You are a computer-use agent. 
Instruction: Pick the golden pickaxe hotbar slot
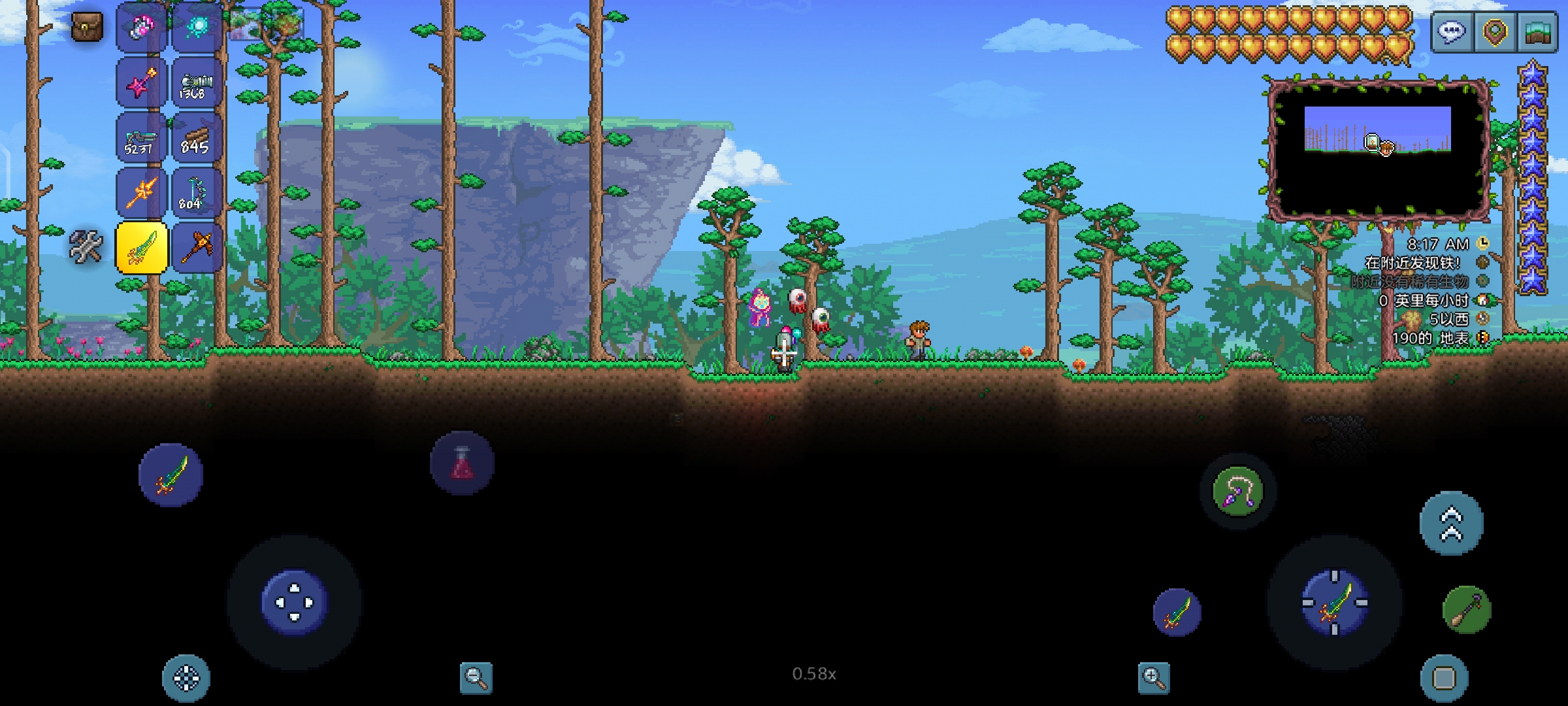(x=195, y=248)
